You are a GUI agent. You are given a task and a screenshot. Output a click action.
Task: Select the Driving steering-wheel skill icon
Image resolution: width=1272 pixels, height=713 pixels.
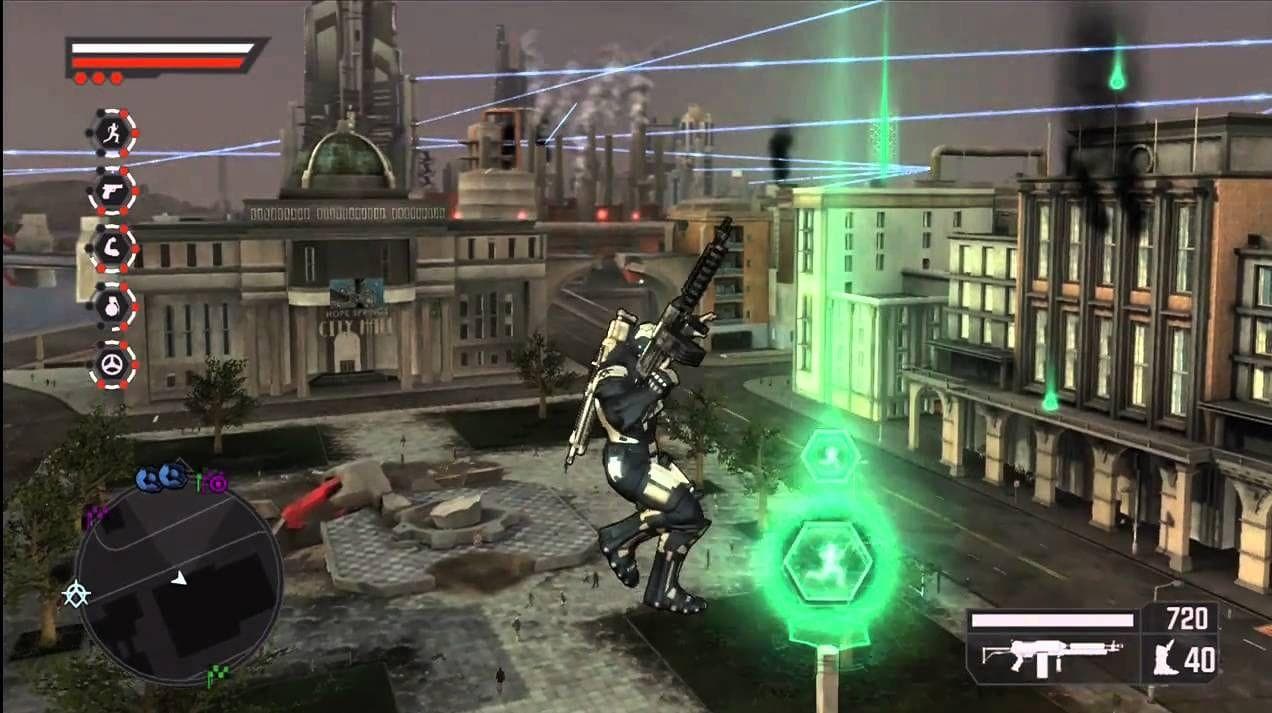[x=112, y=364]
